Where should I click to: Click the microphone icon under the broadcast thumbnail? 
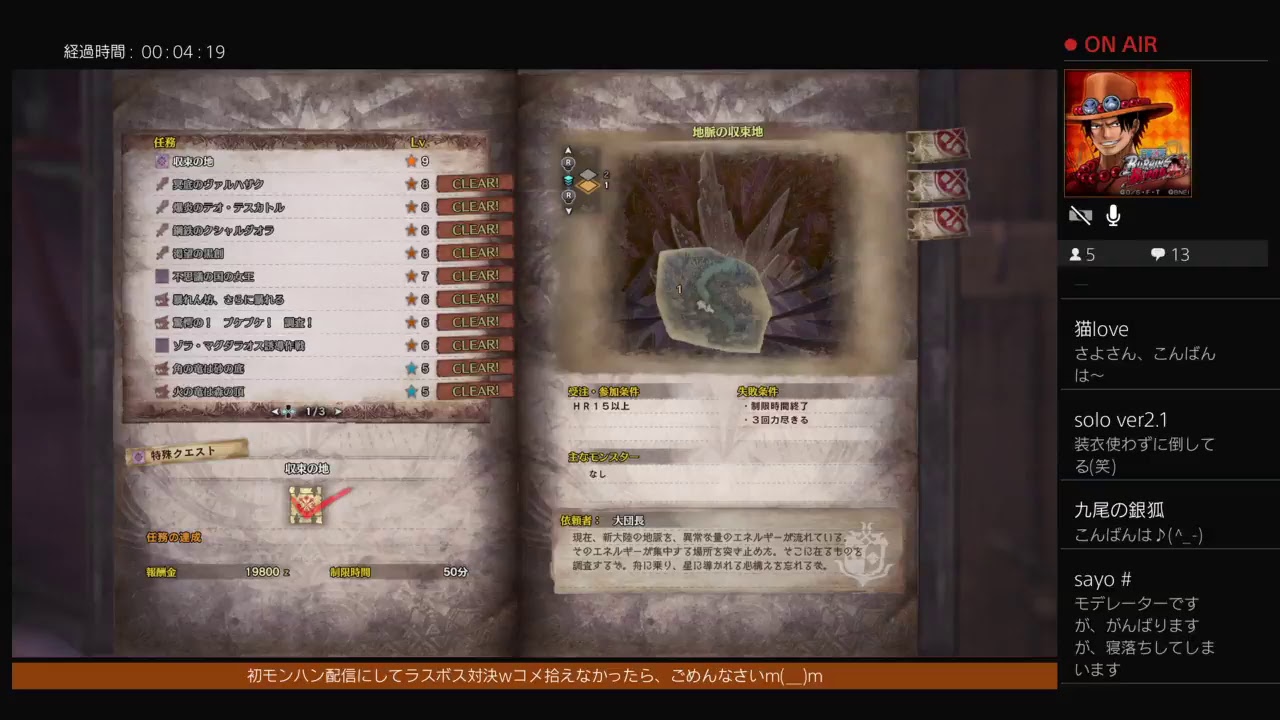[x=1114, y=215]
